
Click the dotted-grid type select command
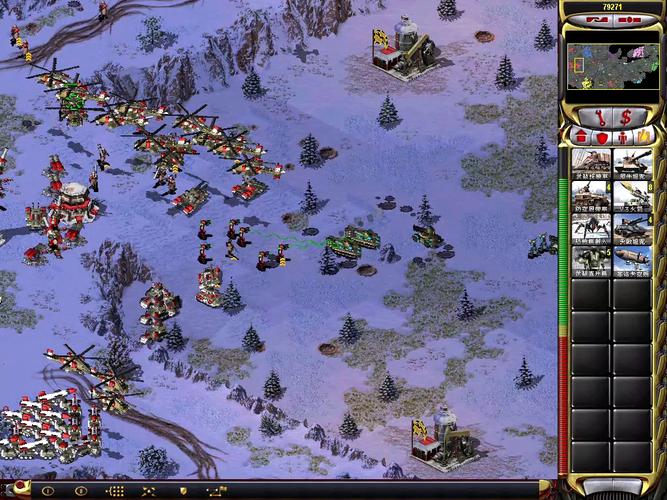pos(115,491)
